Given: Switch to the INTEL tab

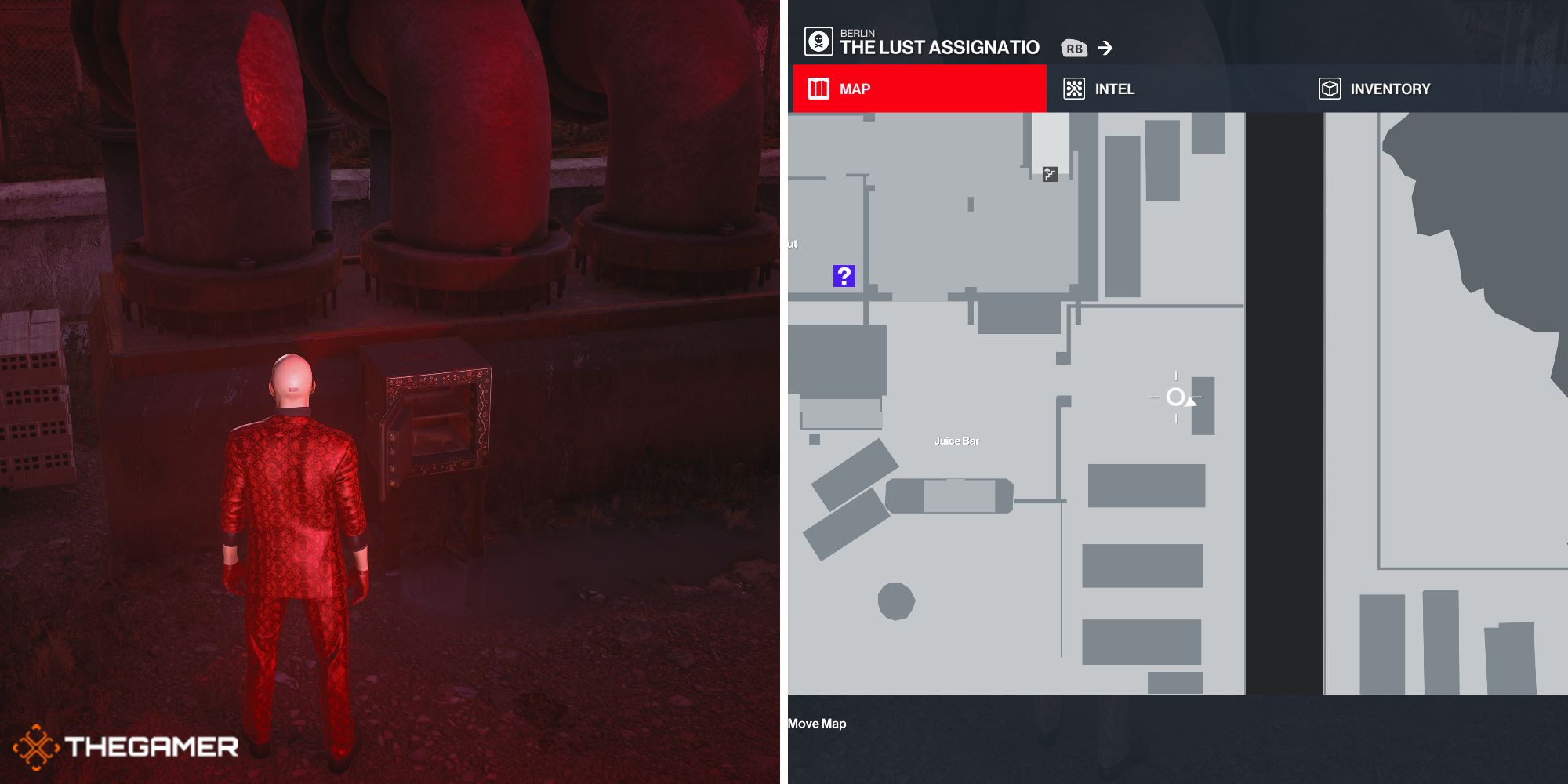Looking at the screenshot, I should pyautogui.click(x=1116, y=89).
